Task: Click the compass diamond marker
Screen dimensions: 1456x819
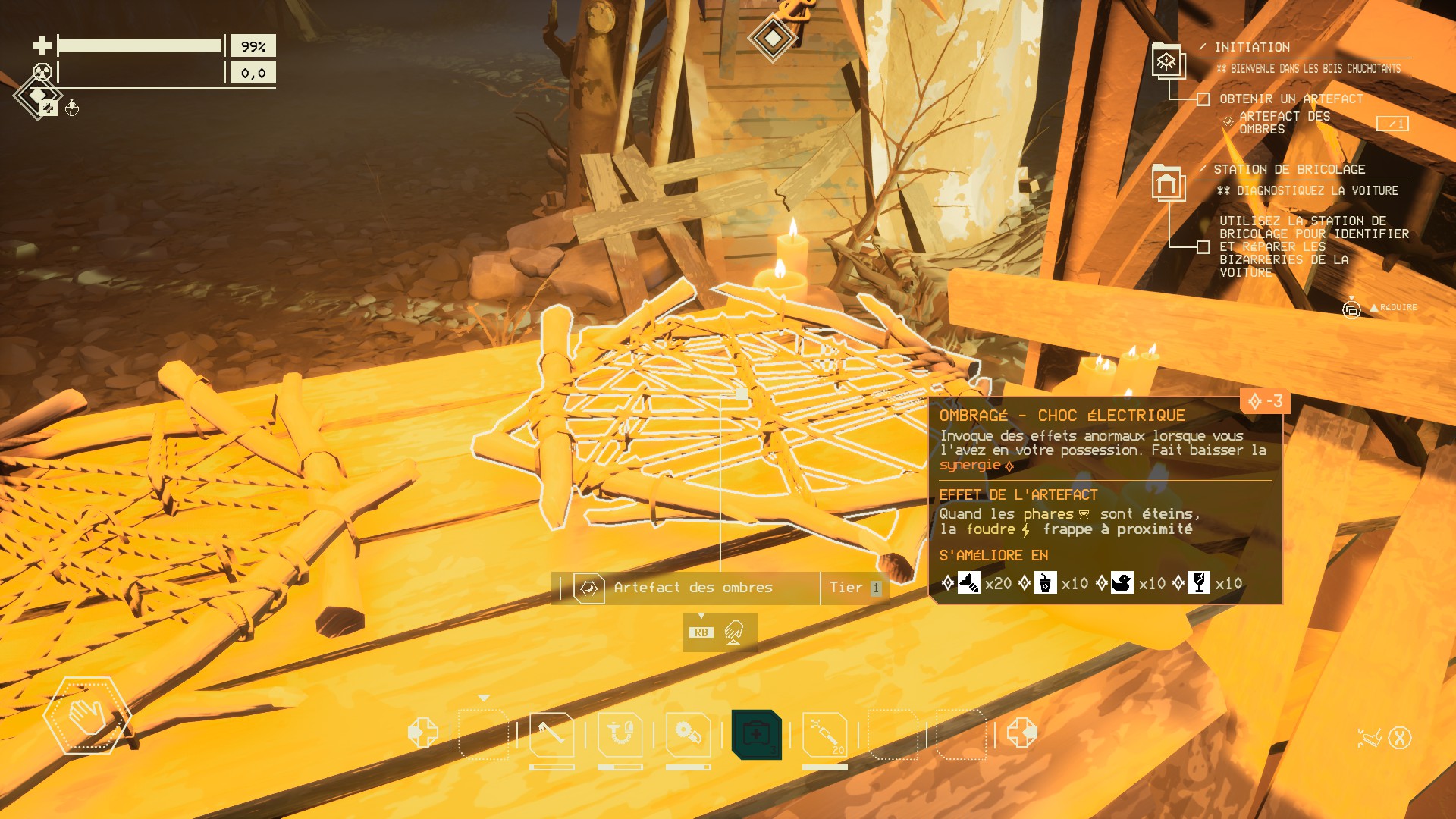Action: pyautogui.click(x=772, y=36)
